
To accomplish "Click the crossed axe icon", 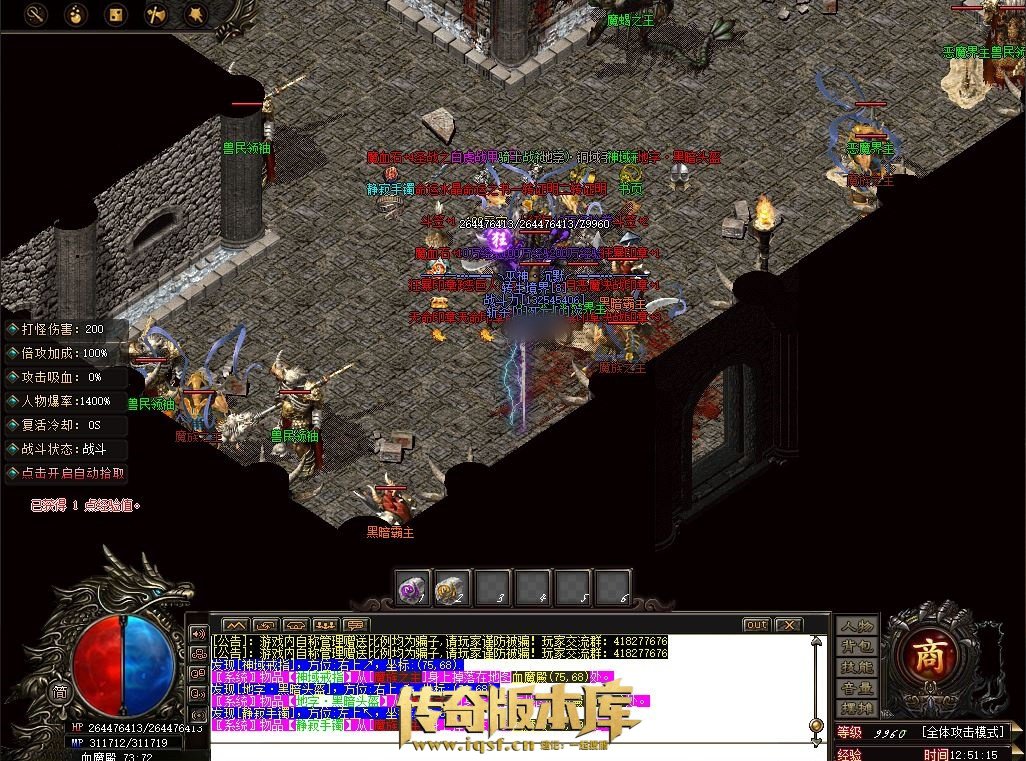I will 155,14.
